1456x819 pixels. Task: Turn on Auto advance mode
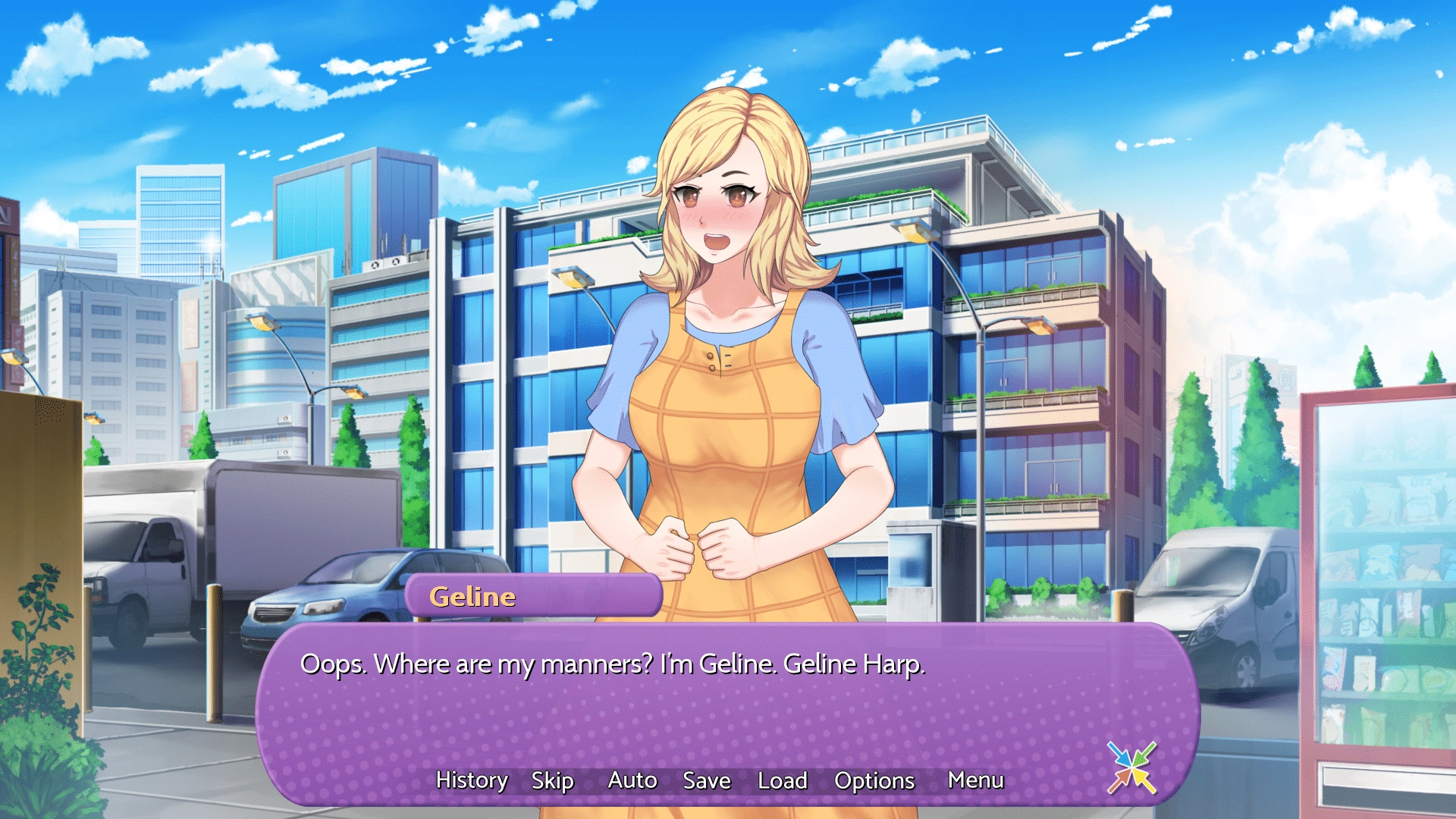(632, 780)
